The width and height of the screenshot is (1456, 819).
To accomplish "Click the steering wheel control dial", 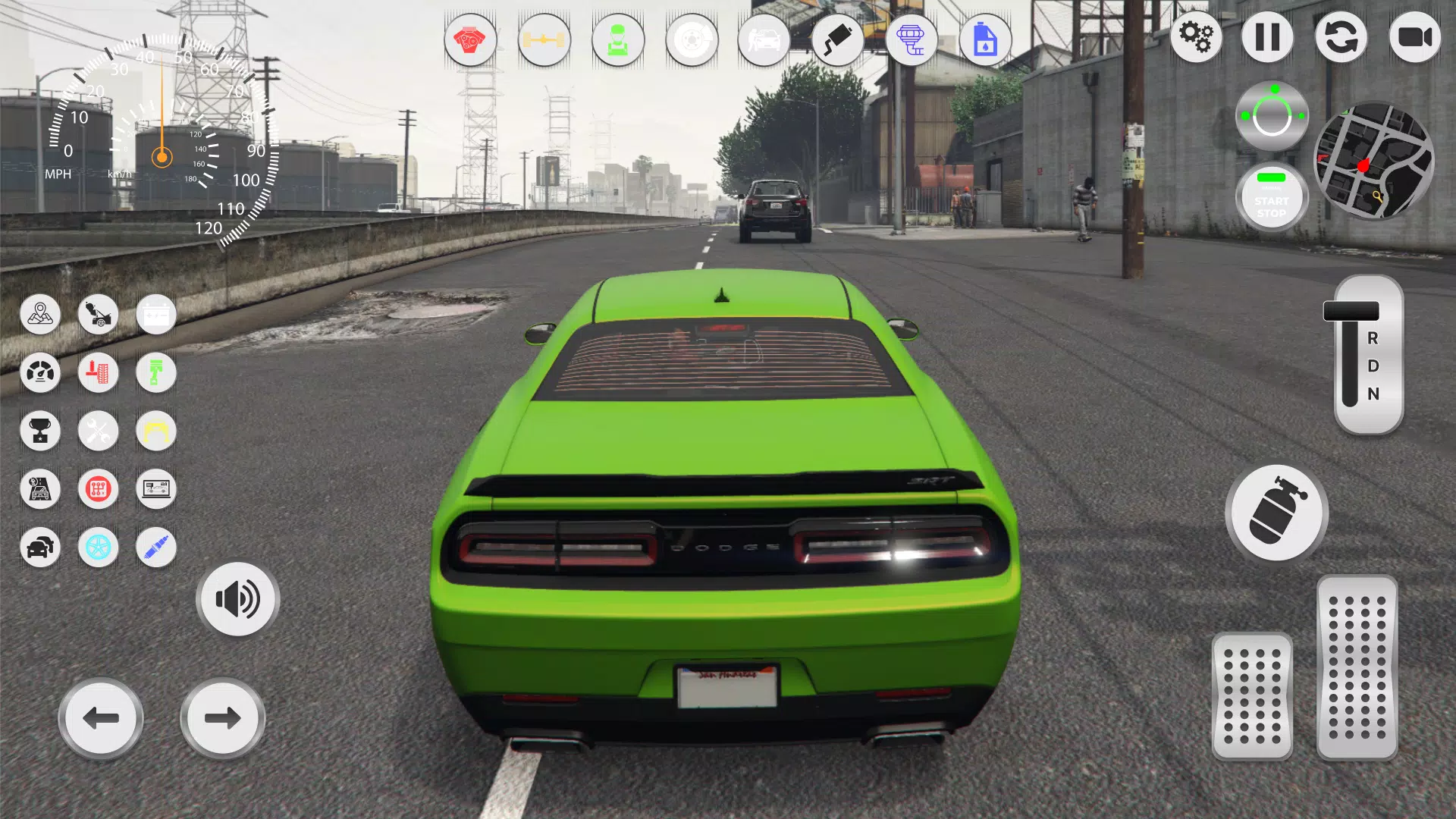I will pyautogui.click(x=1272, y=114).
